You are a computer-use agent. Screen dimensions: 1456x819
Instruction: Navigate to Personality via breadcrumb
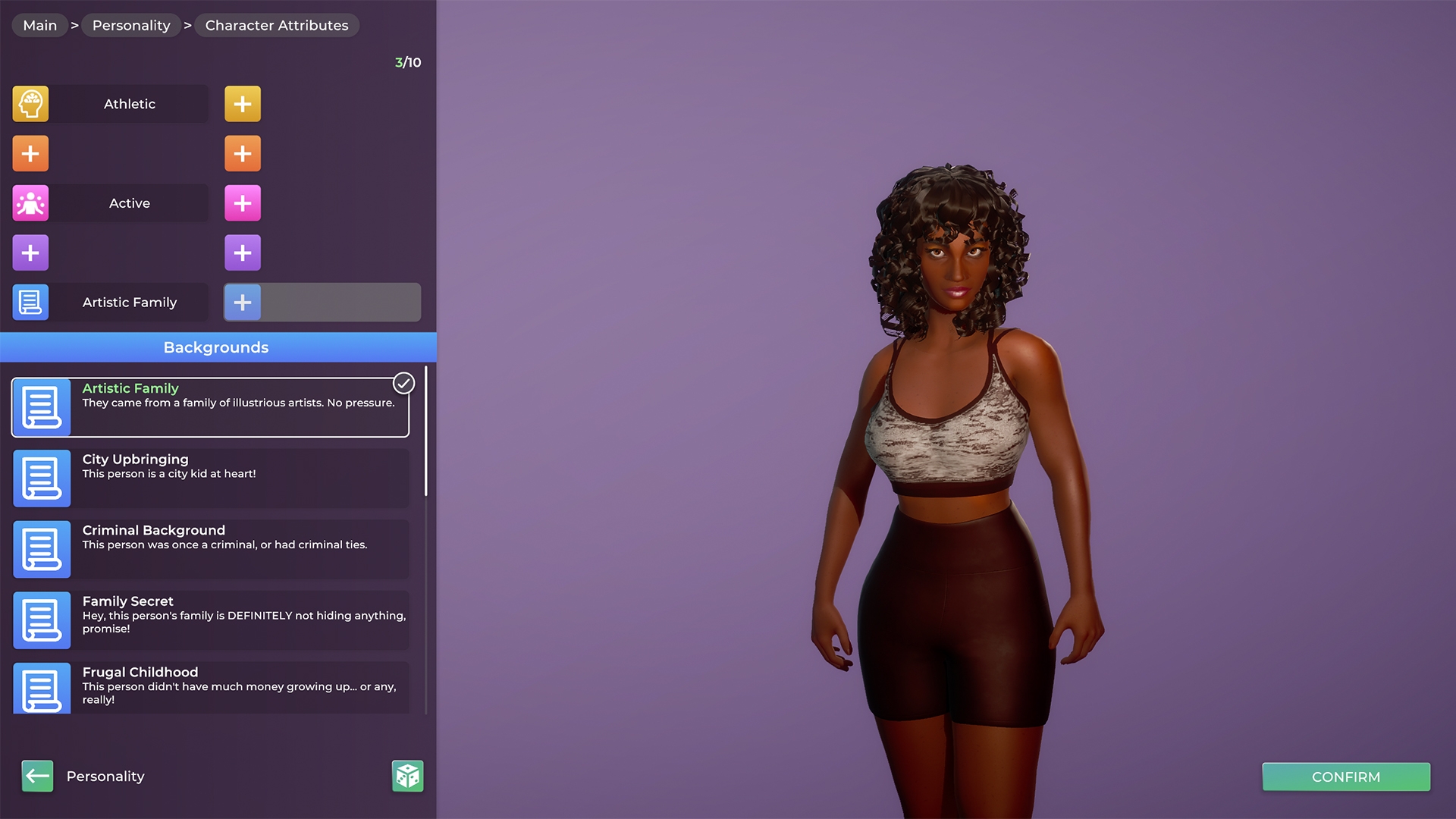(x=130, y=25)
